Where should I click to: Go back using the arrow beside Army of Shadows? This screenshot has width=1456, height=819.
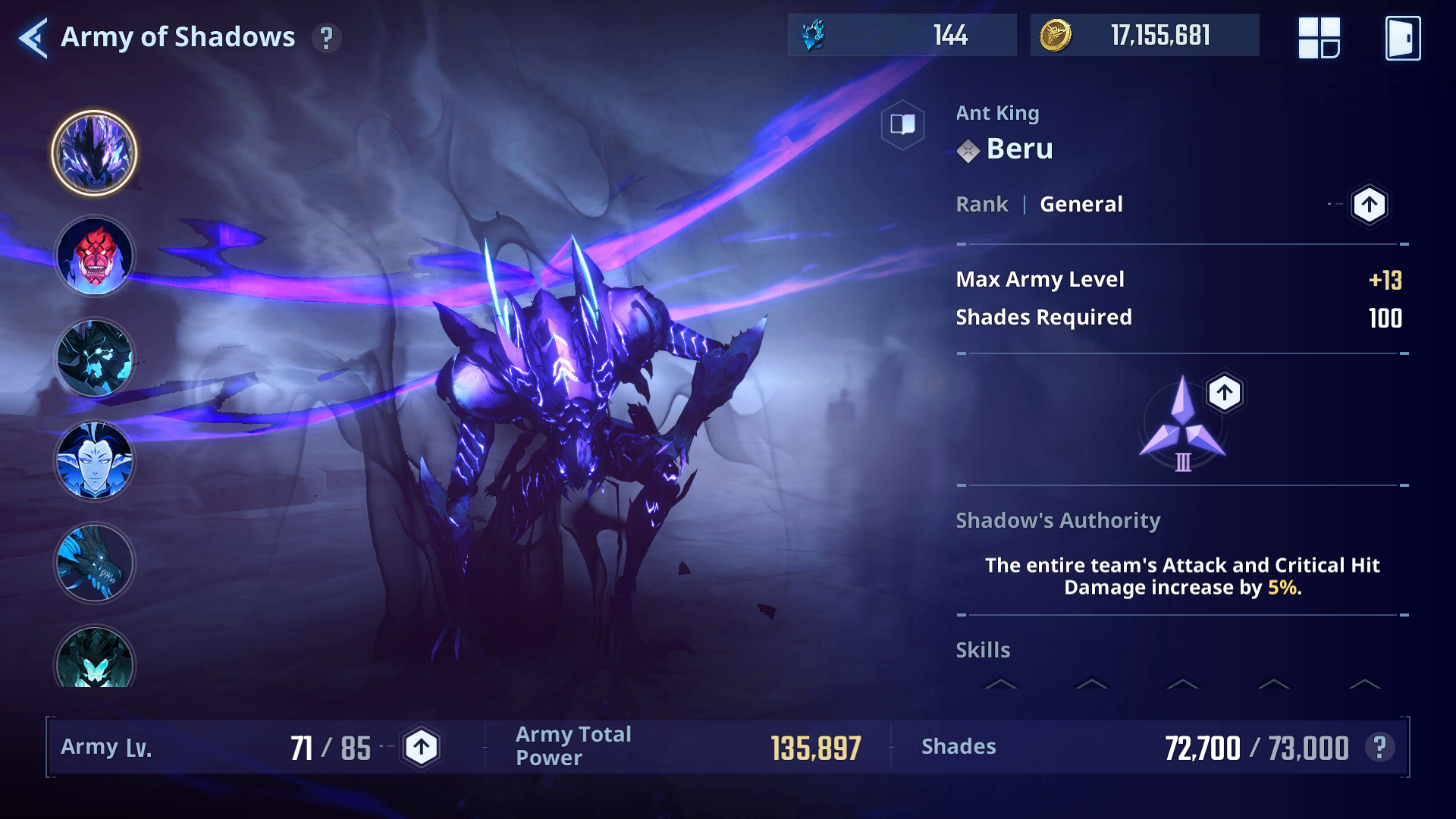[33, 37]
